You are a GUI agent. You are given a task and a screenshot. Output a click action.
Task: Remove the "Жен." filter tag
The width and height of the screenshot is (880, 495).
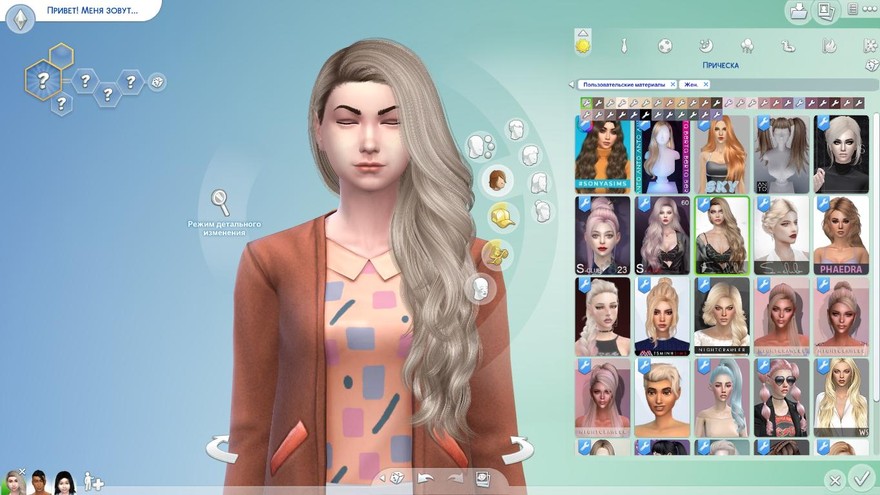(x=705, y=85)
